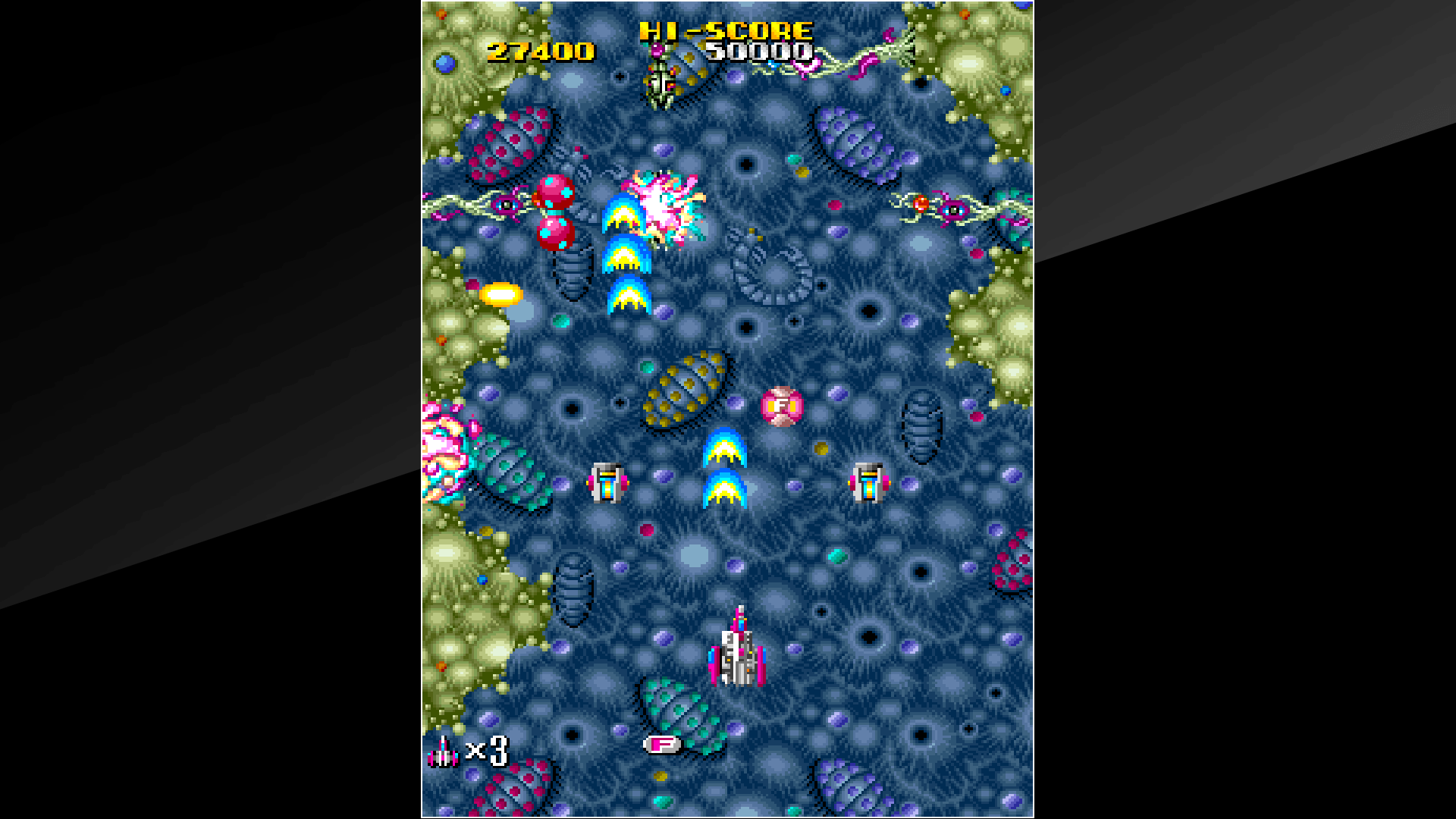Select the eyeball enemy on the right vine
1456x819 pixels.
tap(952, 209)
